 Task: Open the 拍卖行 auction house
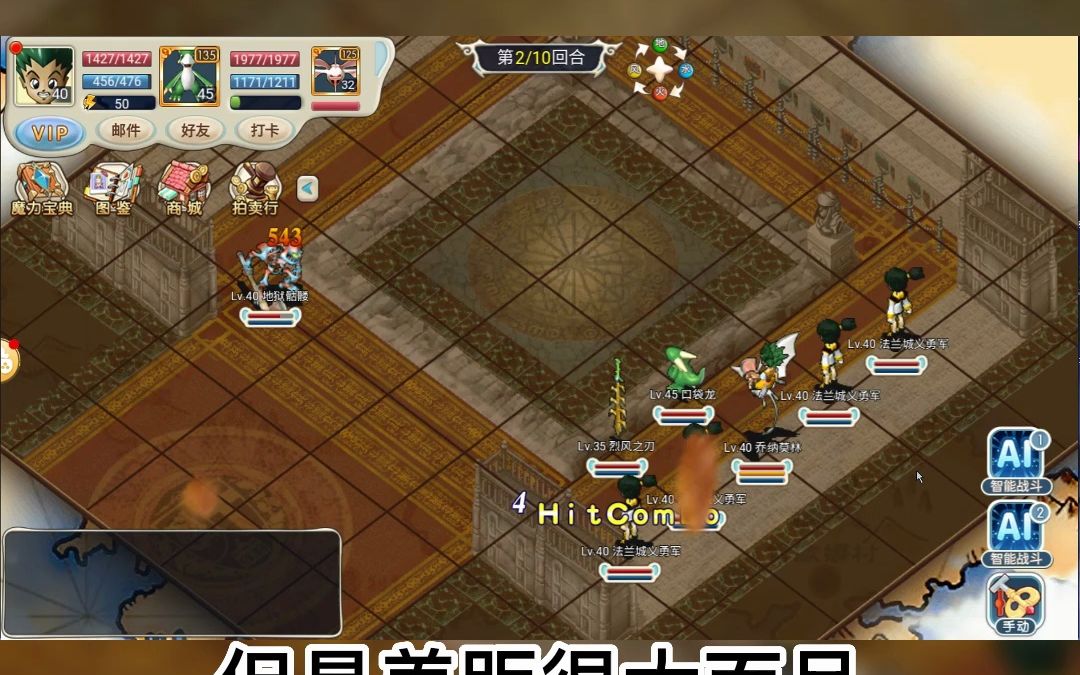(255, 189)
